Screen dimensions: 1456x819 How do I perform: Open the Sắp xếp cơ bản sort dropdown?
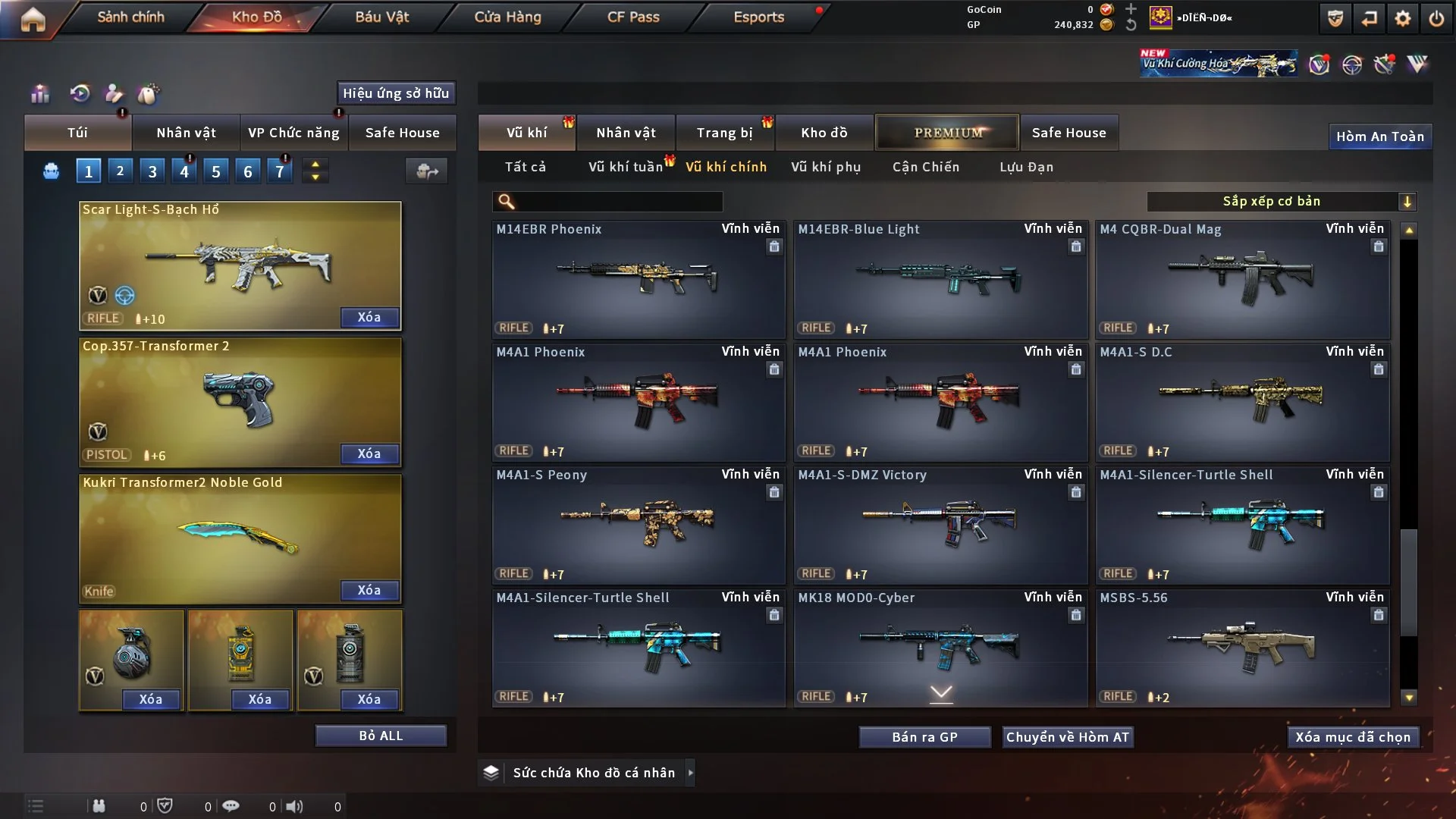pyautogui.click(x=1281, y=201)
